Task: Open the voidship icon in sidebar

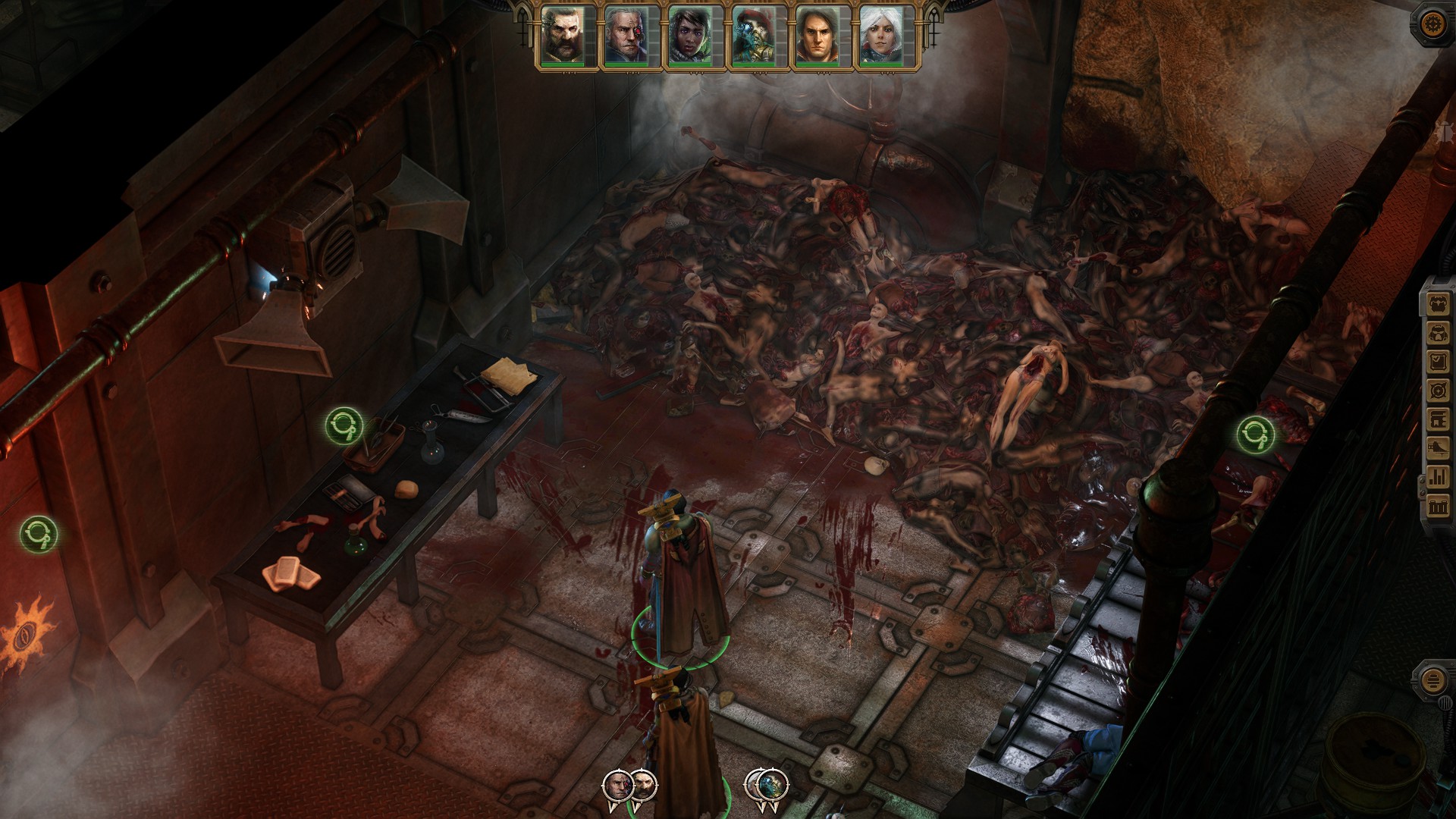Action: coord(1439,447)
